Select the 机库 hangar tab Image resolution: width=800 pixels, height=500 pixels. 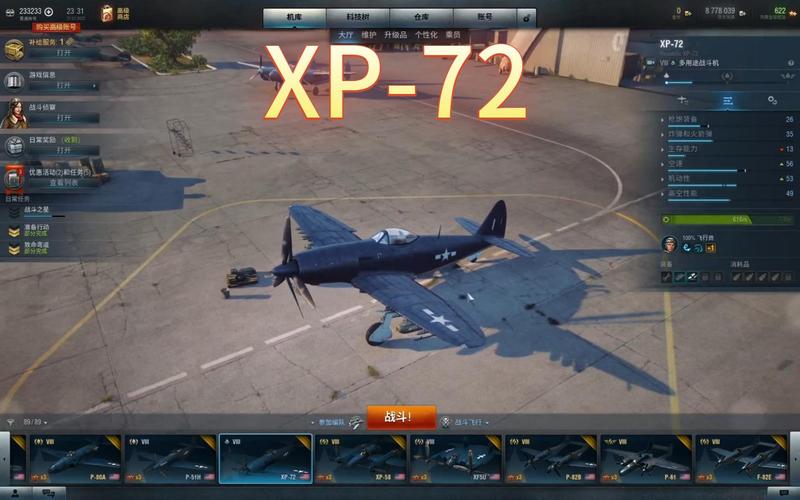pos(295,17)
